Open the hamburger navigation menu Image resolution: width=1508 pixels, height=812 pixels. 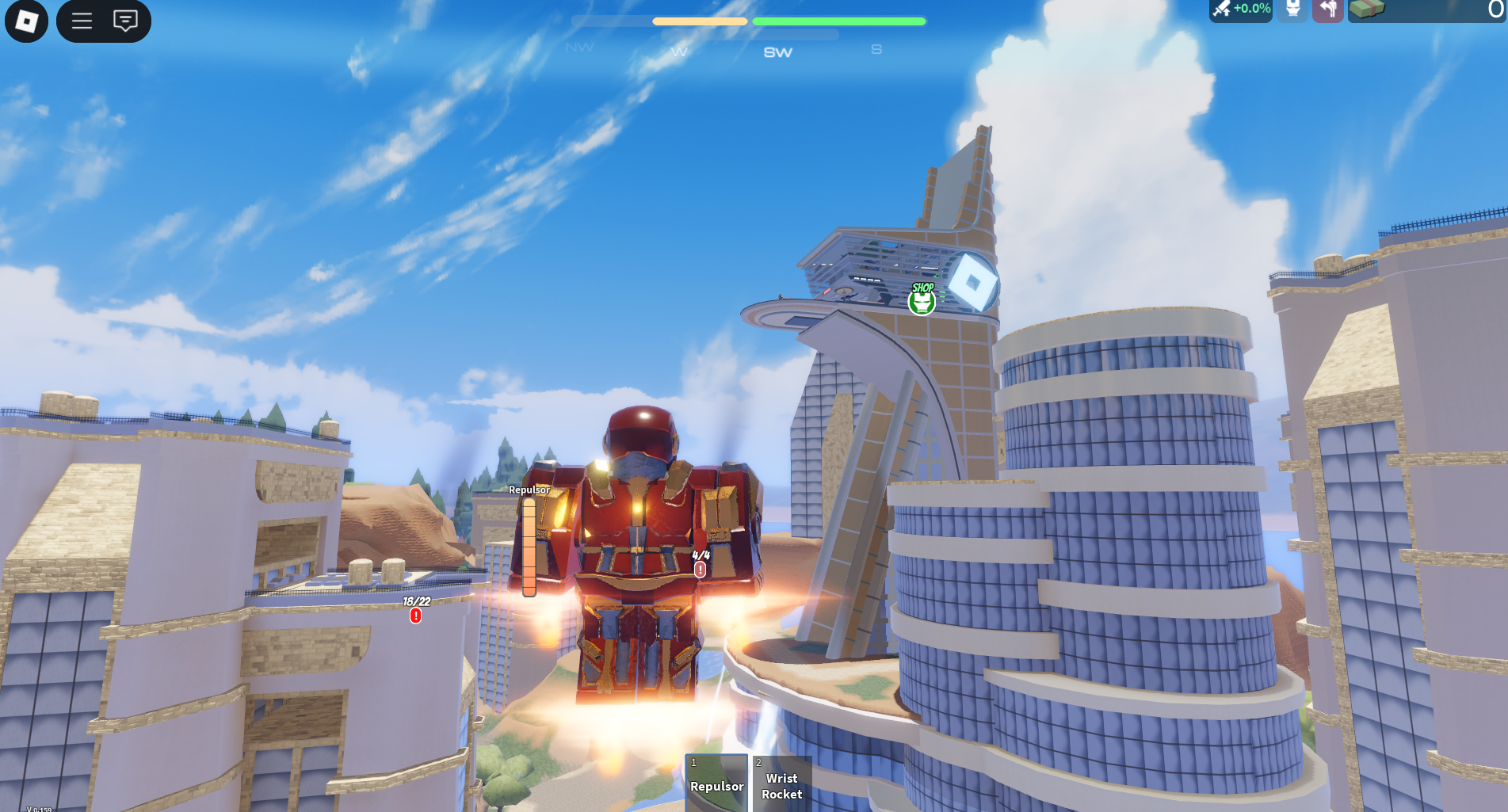(x=82, y=21)
